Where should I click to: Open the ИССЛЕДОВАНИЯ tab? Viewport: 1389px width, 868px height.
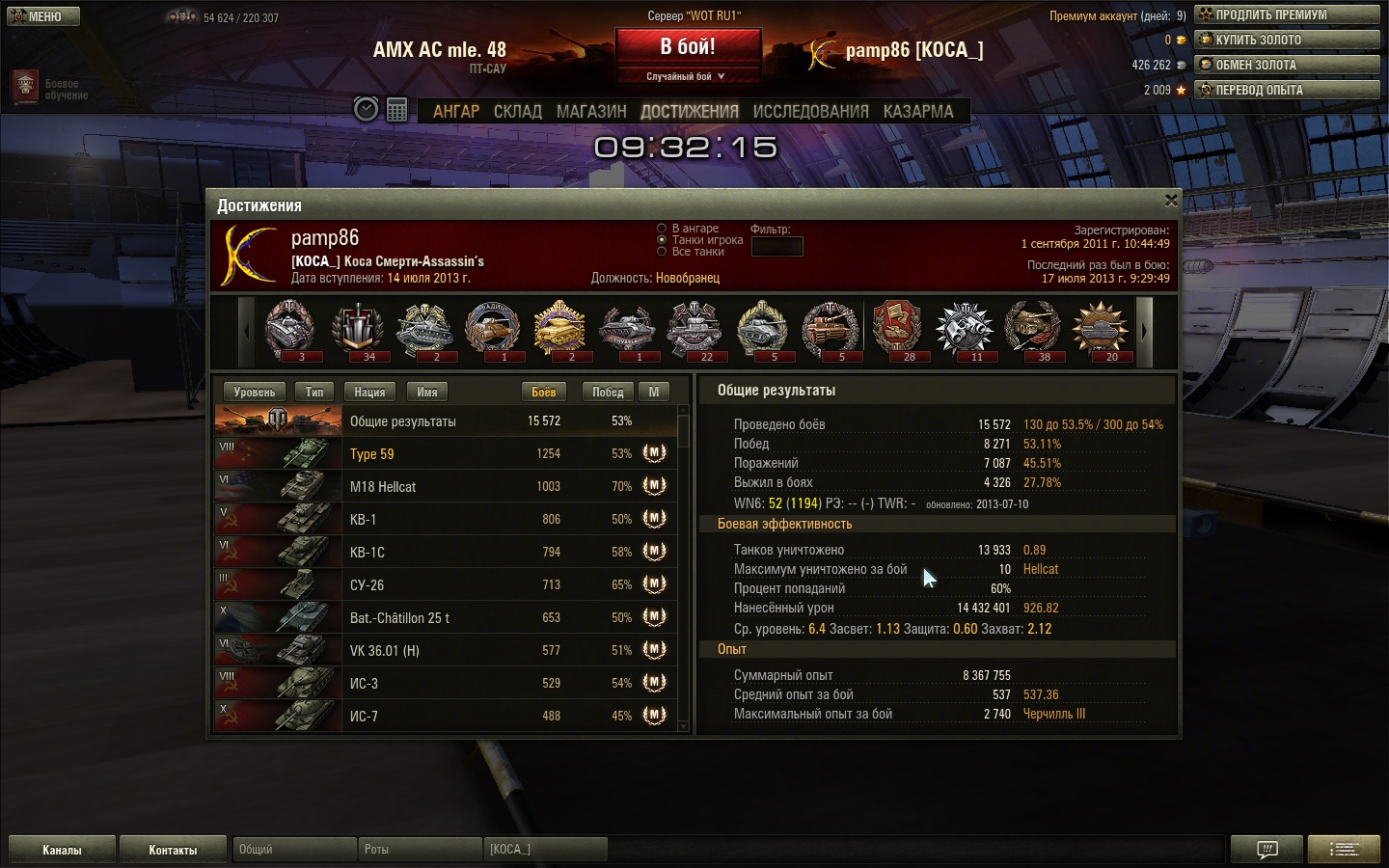pyautogui.click(x=810, y=112)
